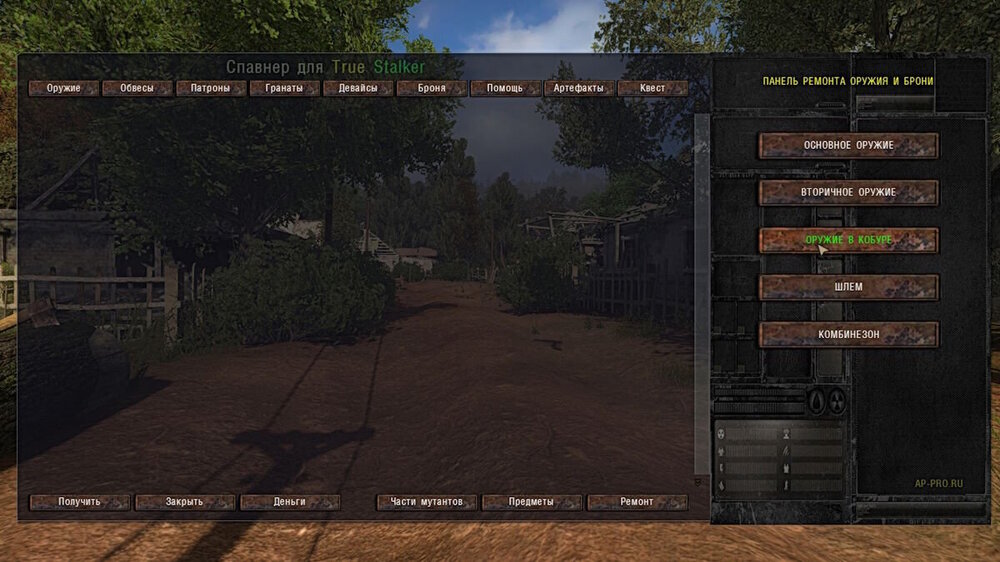Switch to the Броня tab
The image size is (1000, 562).
point(431,88)
